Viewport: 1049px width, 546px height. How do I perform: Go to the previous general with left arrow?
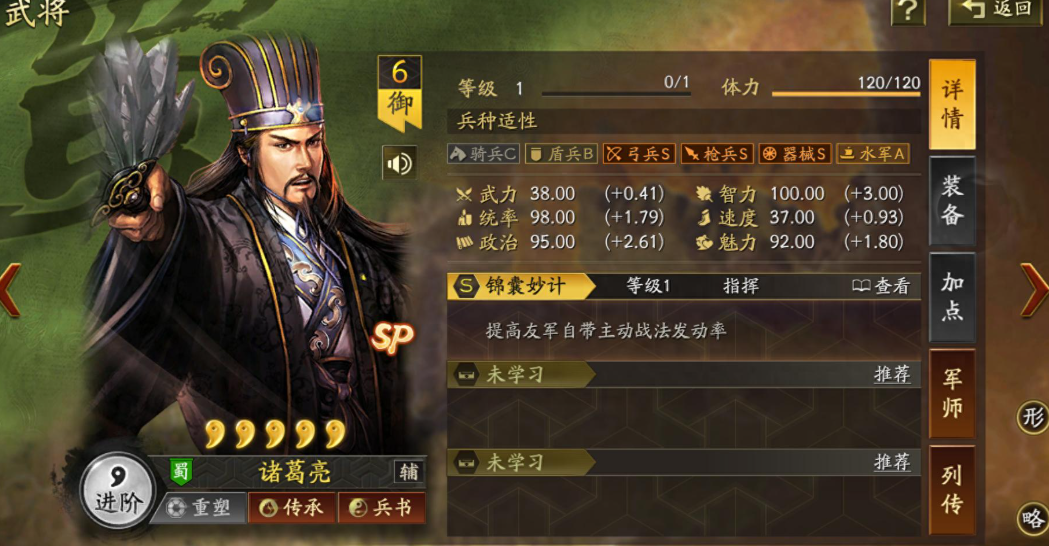click(10, 290)
